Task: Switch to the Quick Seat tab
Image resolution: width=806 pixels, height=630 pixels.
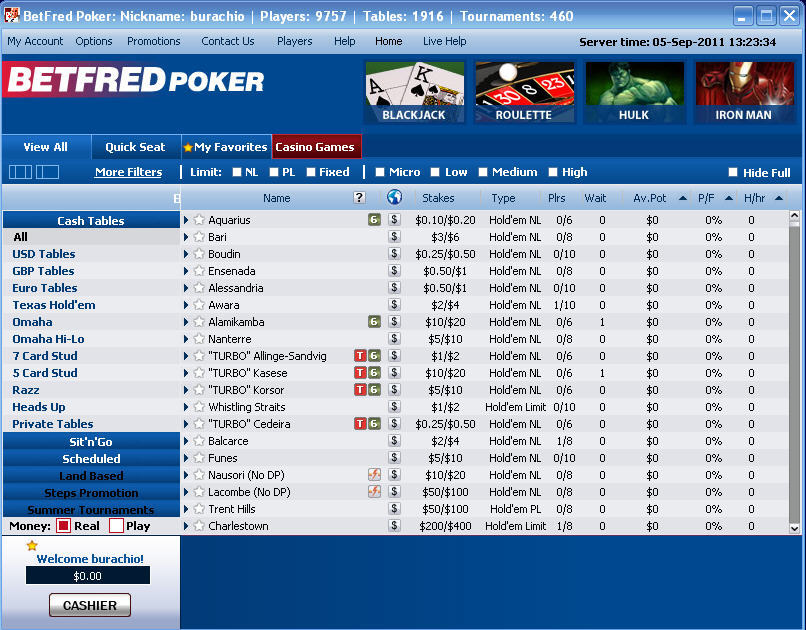Action: [135, 147]
